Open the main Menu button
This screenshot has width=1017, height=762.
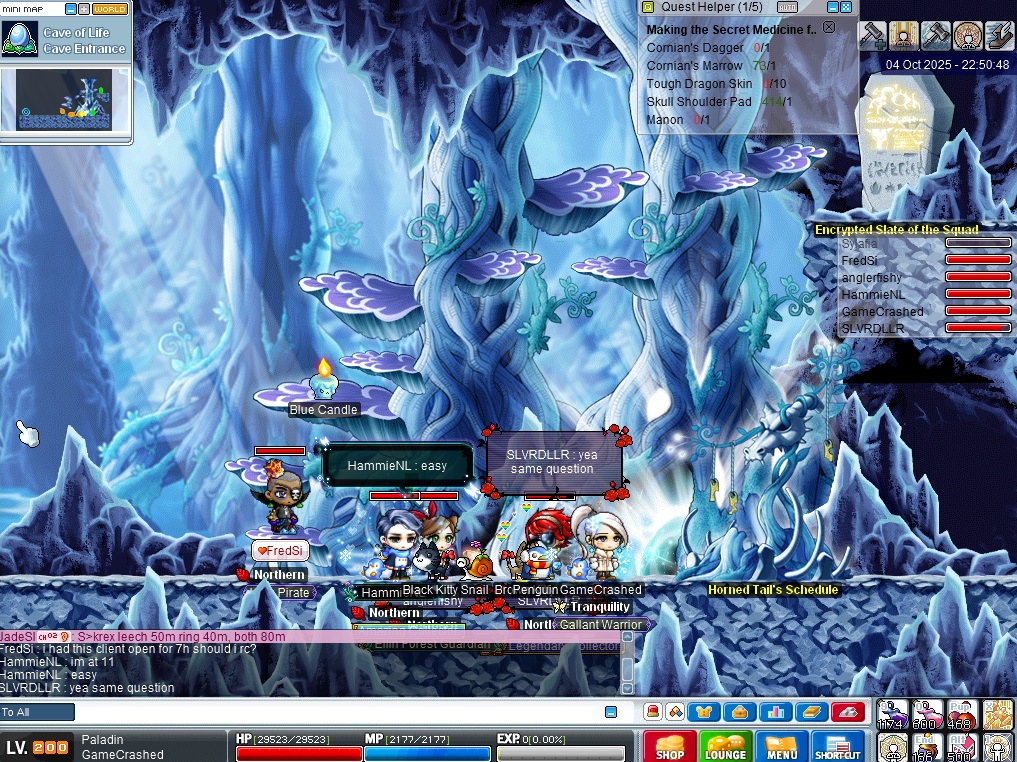click(782, 747)
